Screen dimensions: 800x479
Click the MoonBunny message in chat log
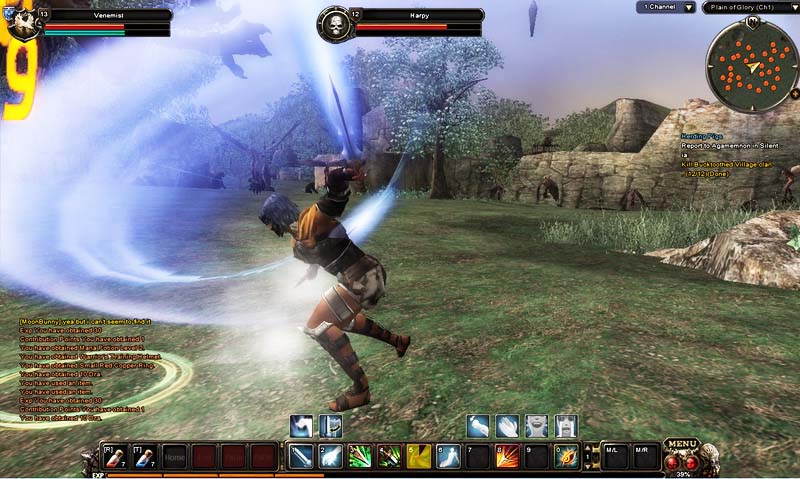coord(85,321)
